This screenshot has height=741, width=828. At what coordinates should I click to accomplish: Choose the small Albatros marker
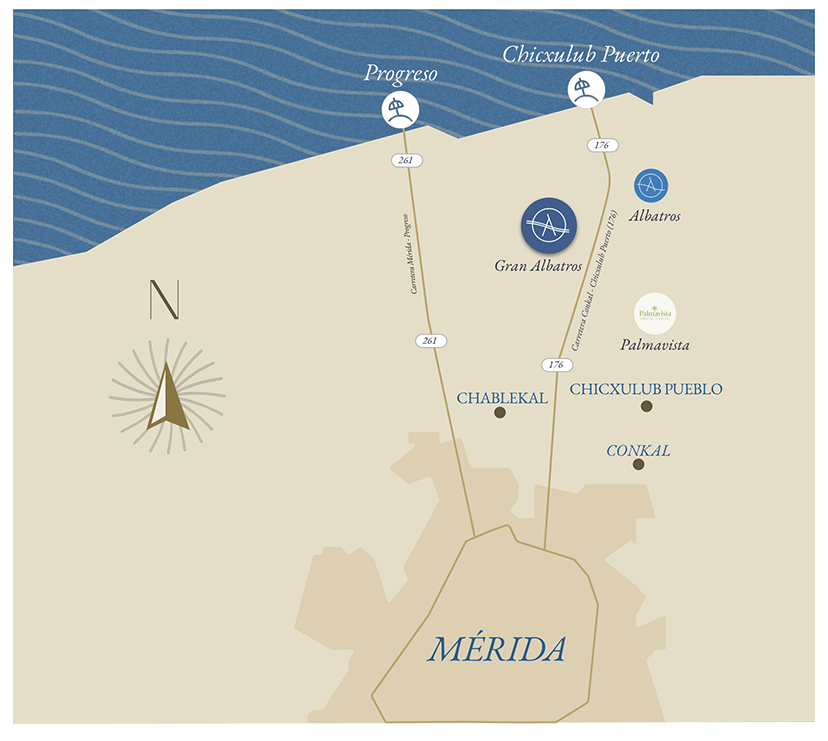tap(651, 185)
